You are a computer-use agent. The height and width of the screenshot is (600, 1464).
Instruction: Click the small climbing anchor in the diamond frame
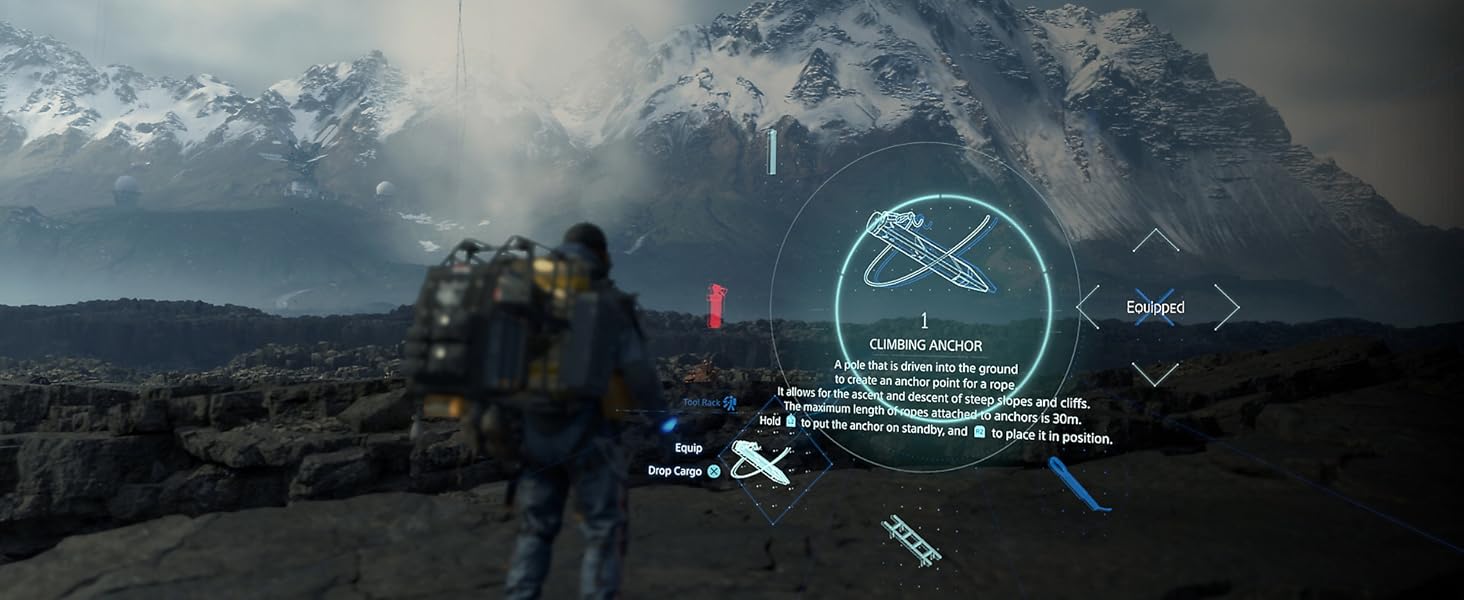point(763,461)
